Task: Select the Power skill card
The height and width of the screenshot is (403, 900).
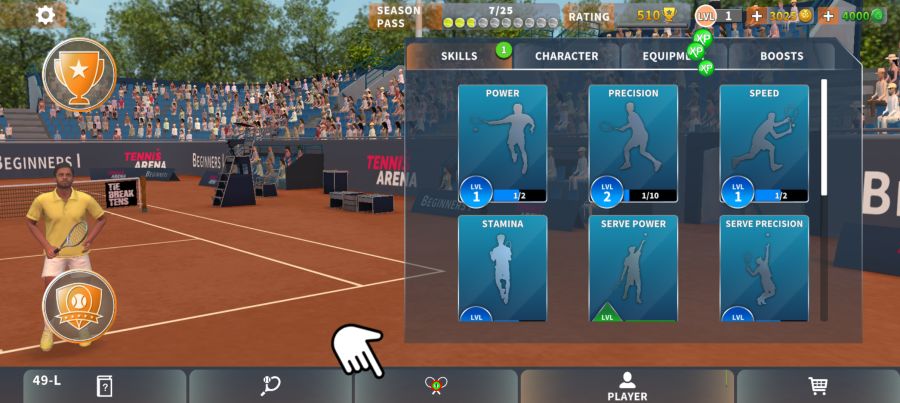Action: click(502, 144)
